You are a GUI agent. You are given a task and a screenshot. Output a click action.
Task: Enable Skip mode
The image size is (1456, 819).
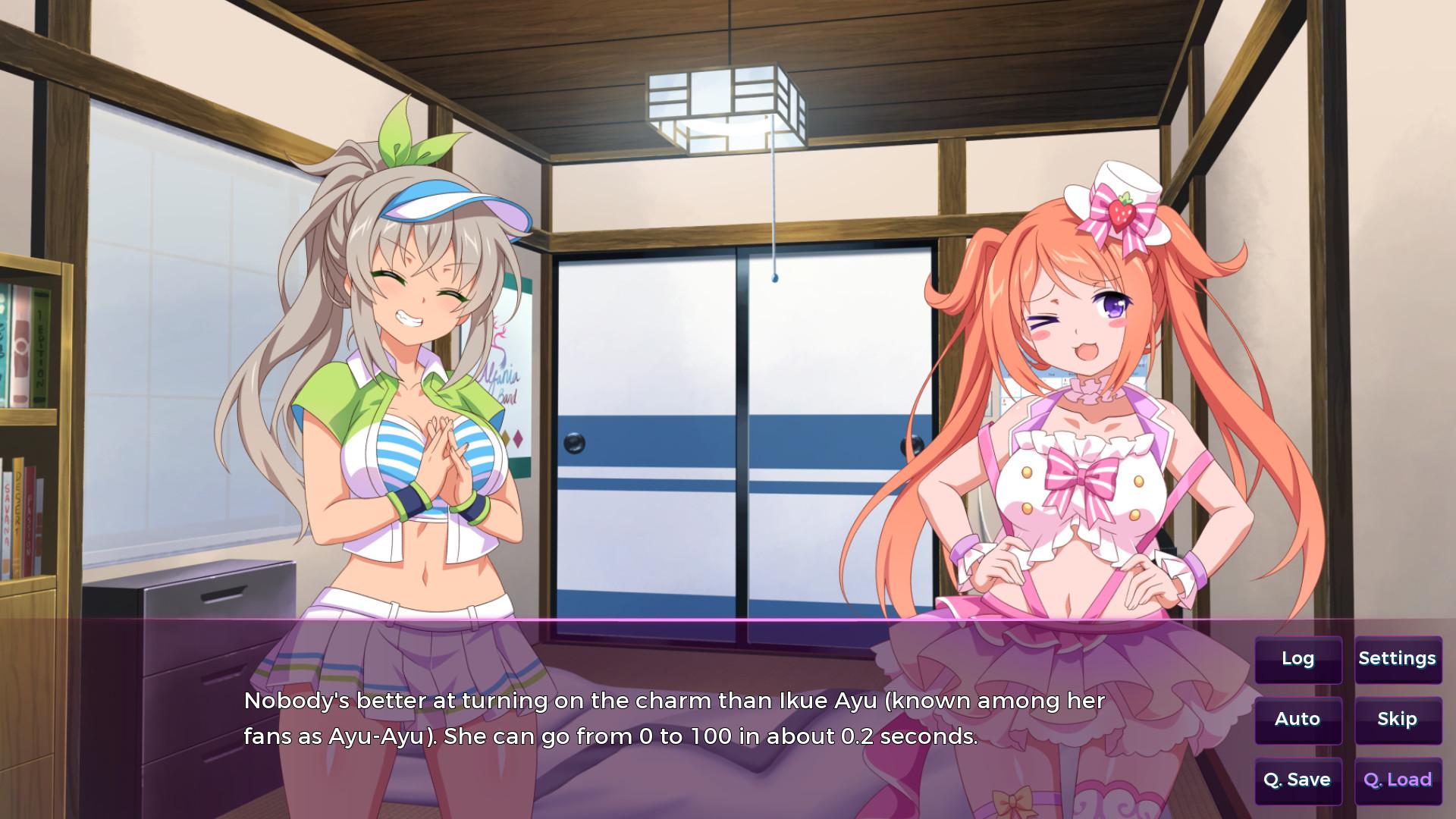(1398, 719)
